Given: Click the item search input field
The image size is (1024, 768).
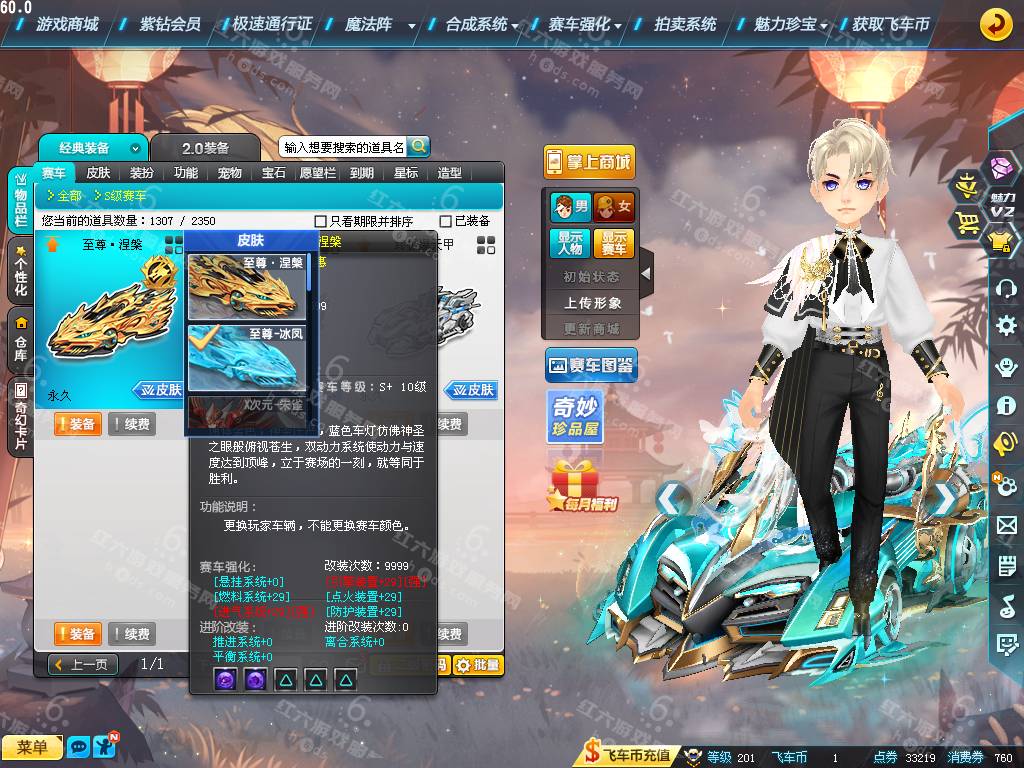Looking at the screenshot, I should [343, 147].
